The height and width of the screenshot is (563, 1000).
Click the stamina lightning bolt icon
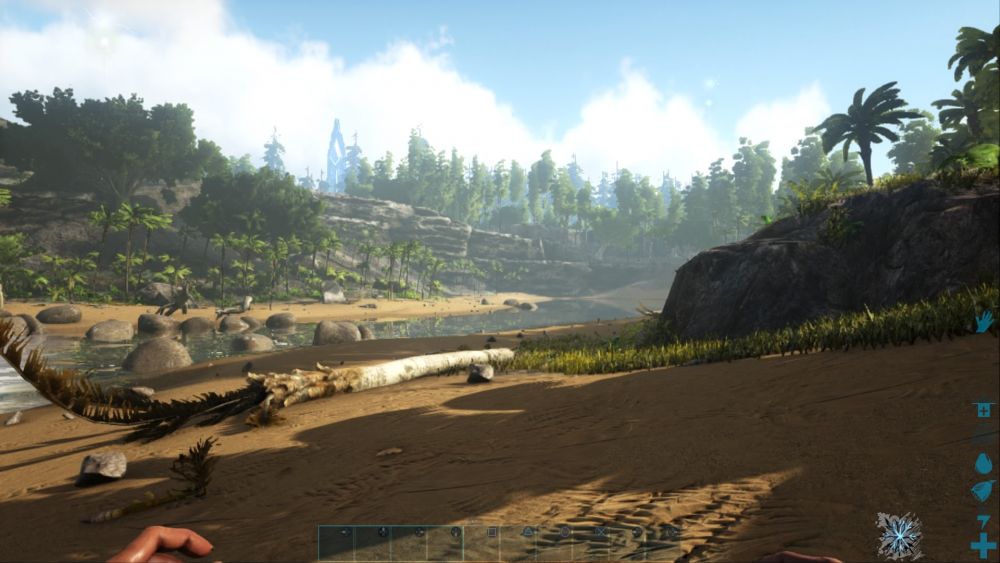(x=983, y=519)
